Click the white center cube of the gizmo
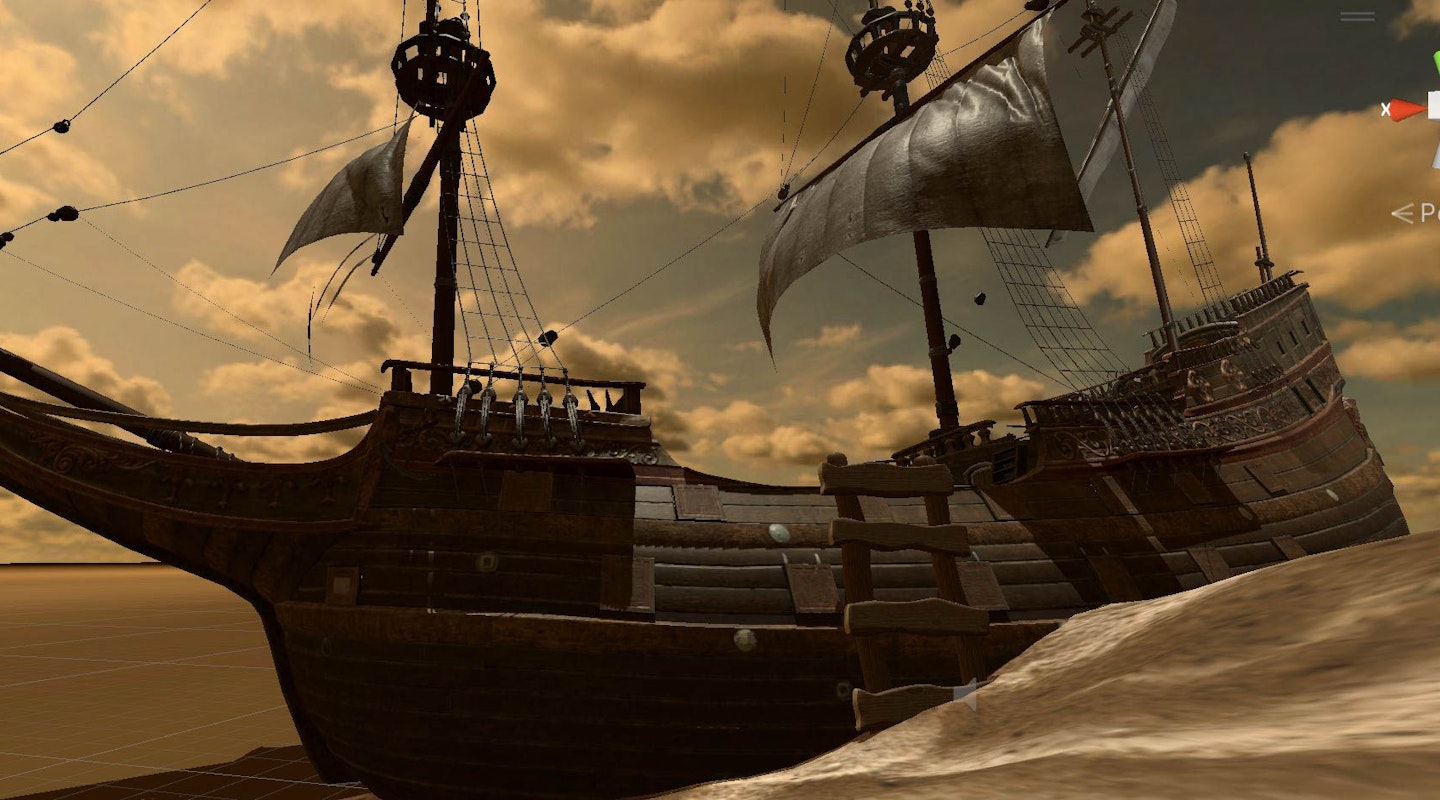This screenshot has height=800, width=1440. 1435,108
